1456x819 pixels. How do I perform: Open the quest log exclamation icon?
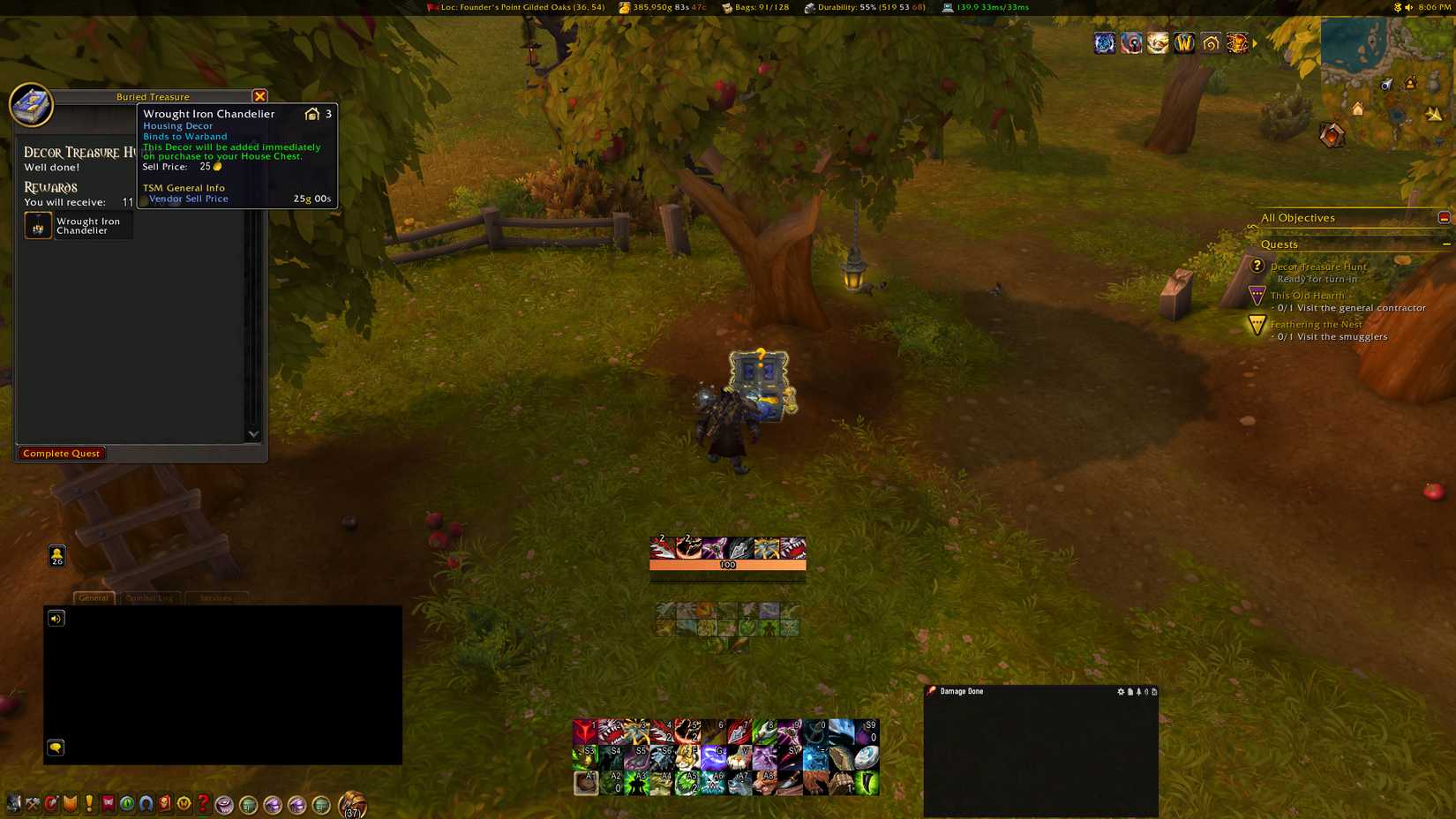click(88, 804)
